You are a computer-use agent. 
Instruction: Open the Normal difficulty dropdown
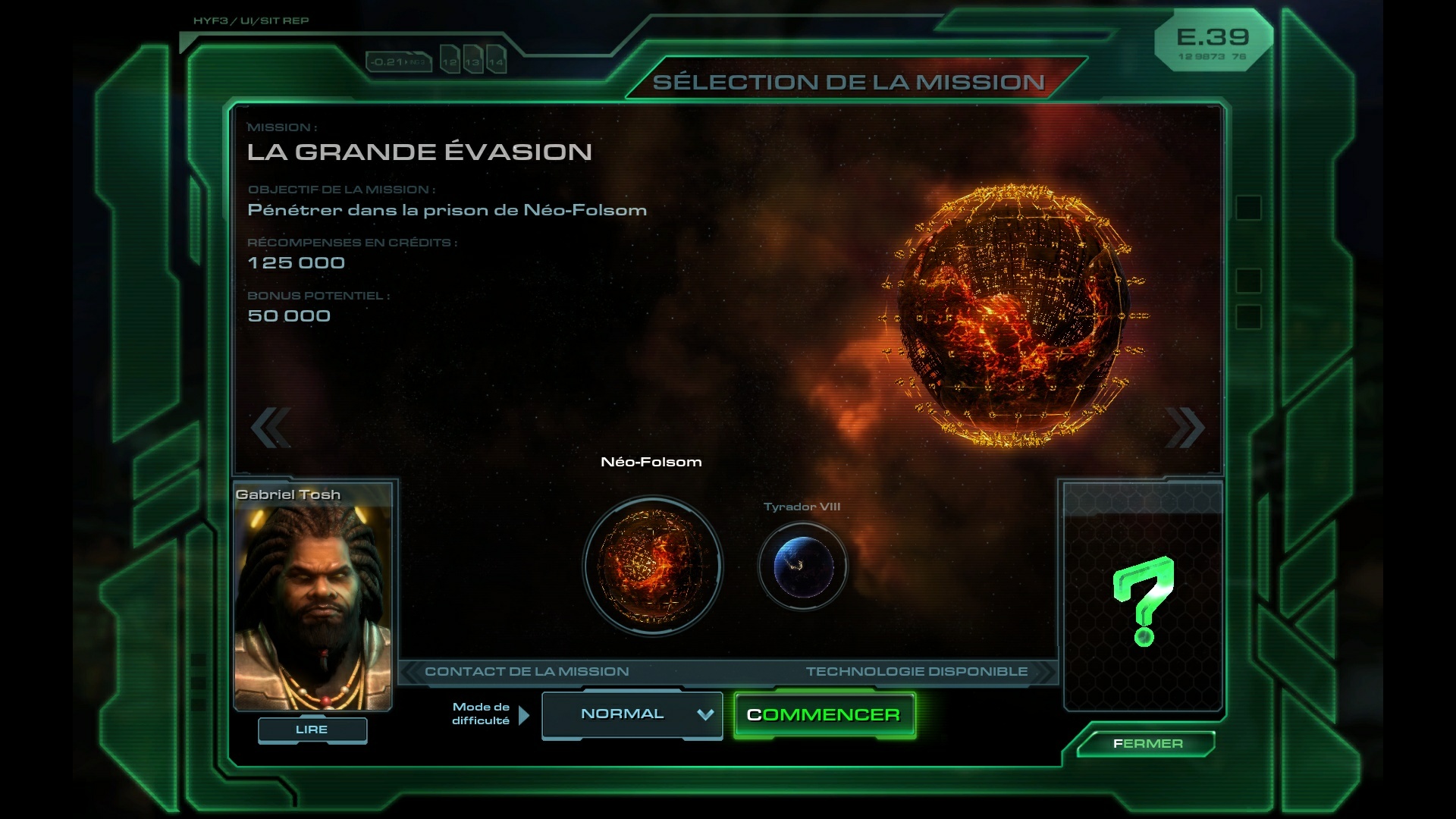pyautogui.click(x=632, y=714)
